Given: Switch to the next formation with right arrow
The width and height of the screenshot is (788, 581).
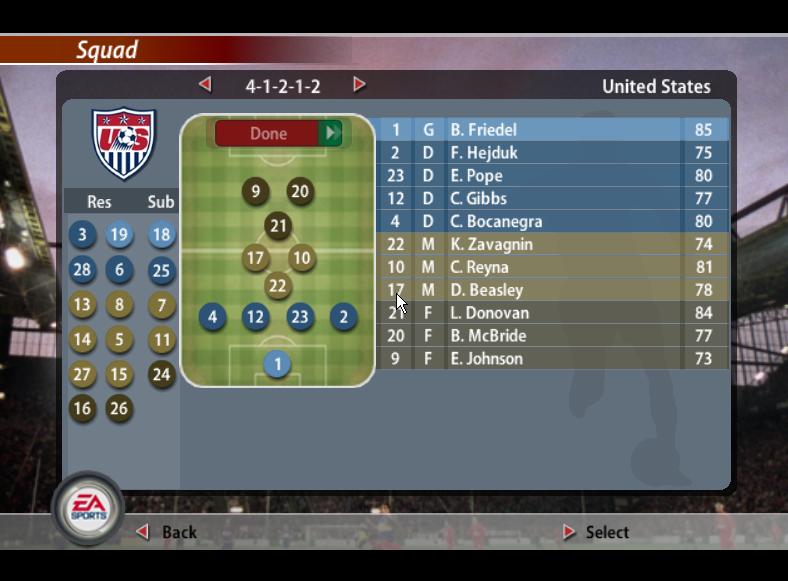Looking at the screenshot, I should pyautogui.click(x=359, y=85).
